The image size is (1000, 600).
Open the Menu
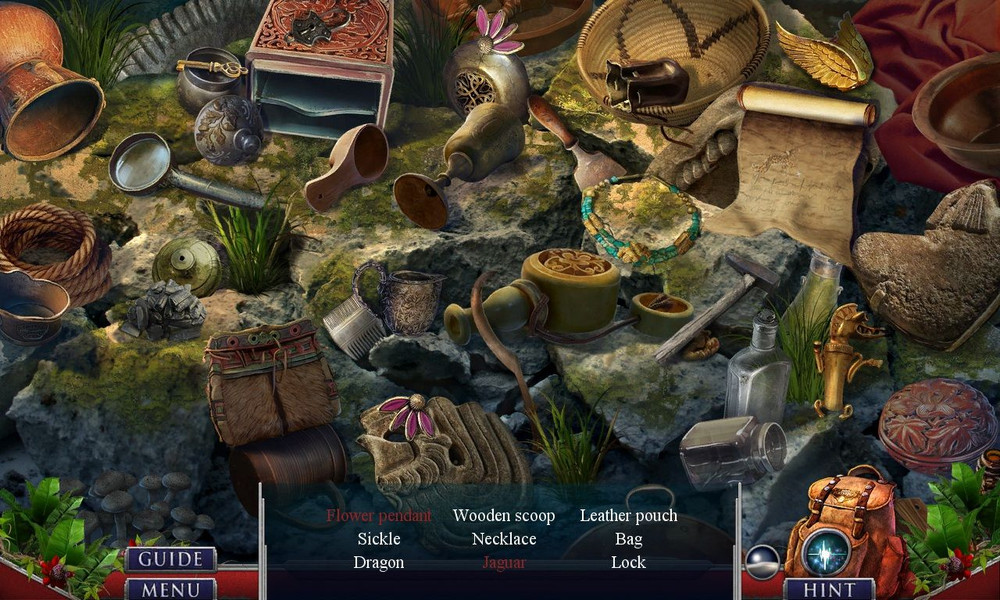[x=170, y=589]
